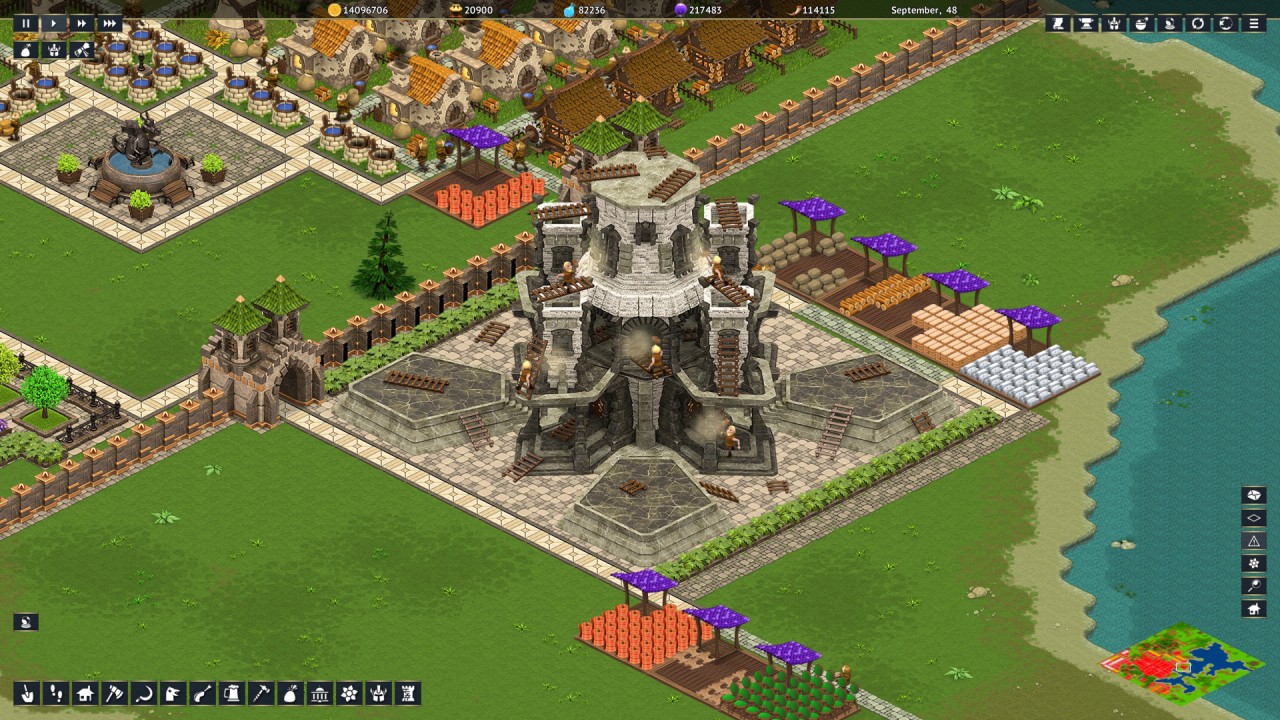This screenshot has width=1280, height=720.
Task: Open the money sack button under speed controls
Action: tap(25, 49)
